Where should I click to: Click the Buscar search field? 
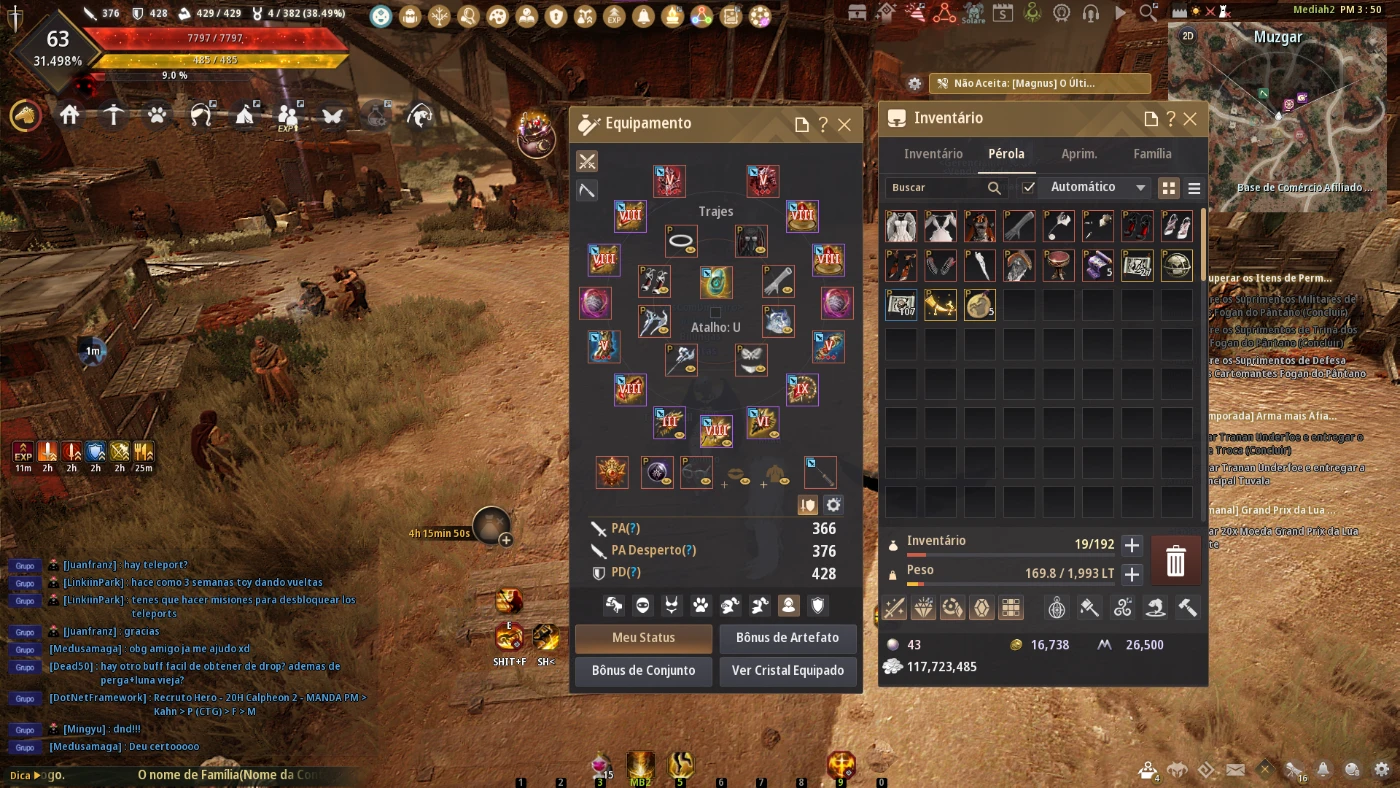(x=935, y=187)
